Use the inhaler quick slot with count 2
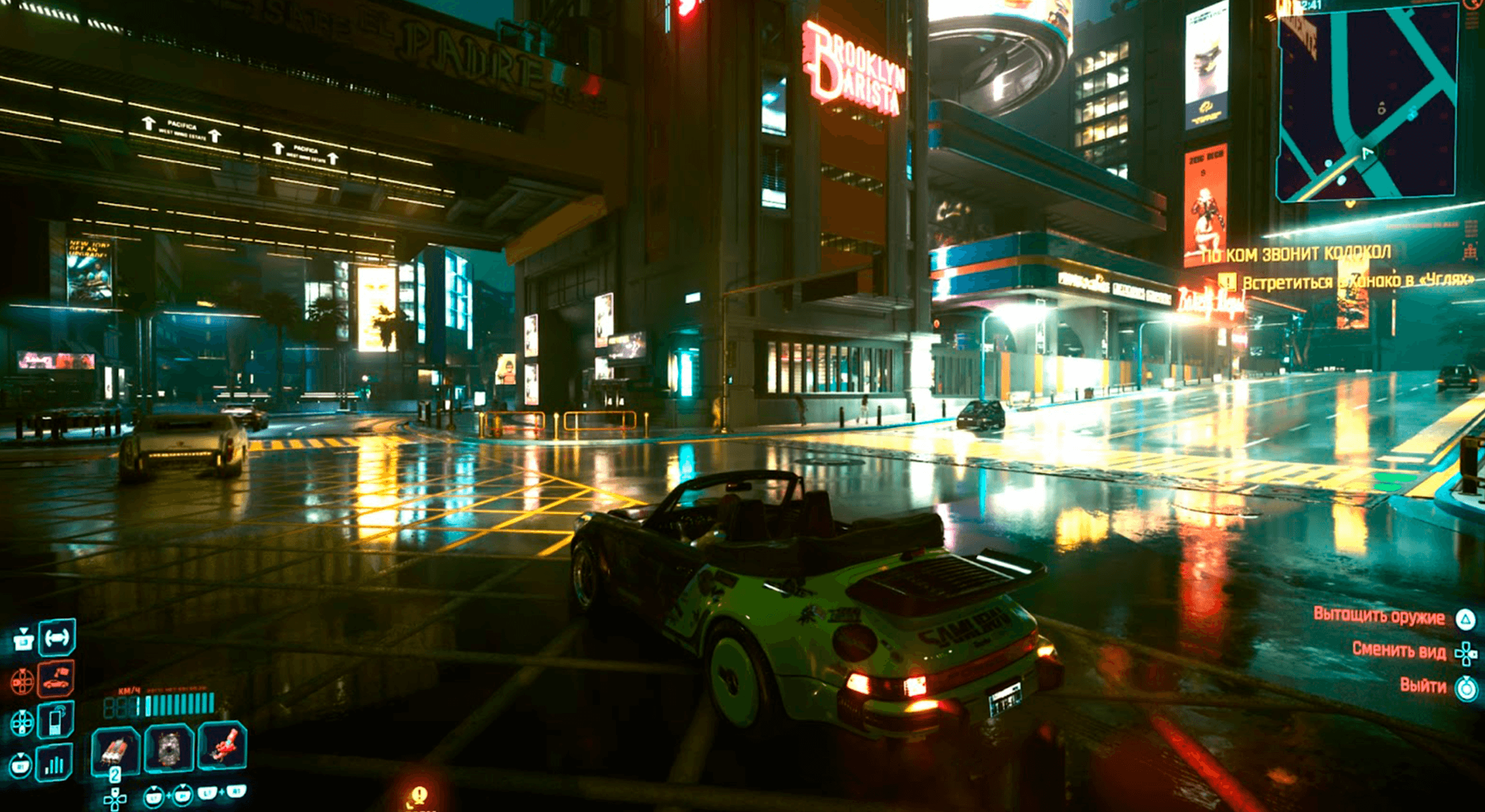The height and width of the screenshot is (812, 1485). pos(115,749)
